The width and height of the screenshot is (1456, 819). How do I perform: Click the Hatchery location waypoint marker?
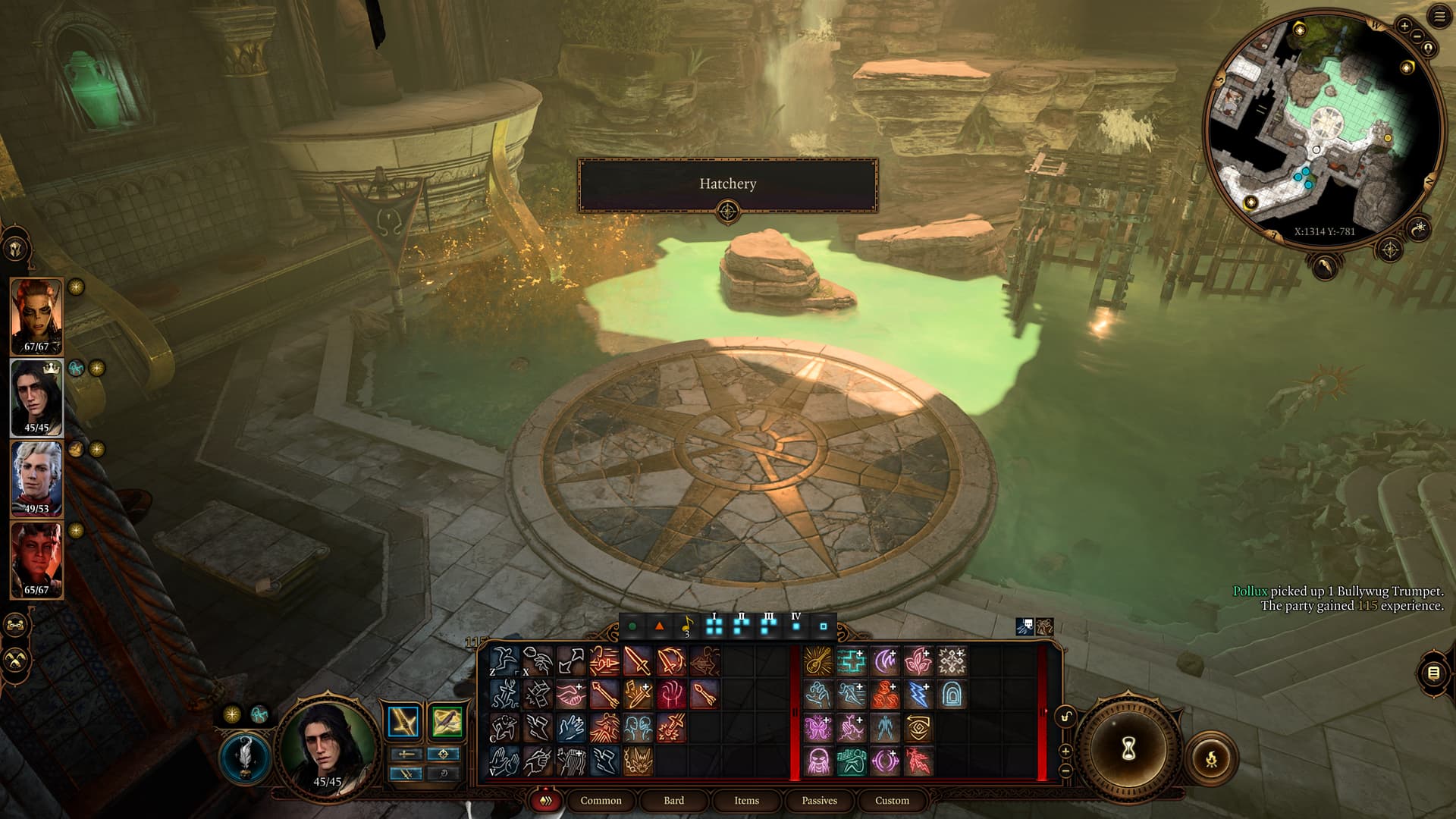pyautogui.click(x=727, y=211)
